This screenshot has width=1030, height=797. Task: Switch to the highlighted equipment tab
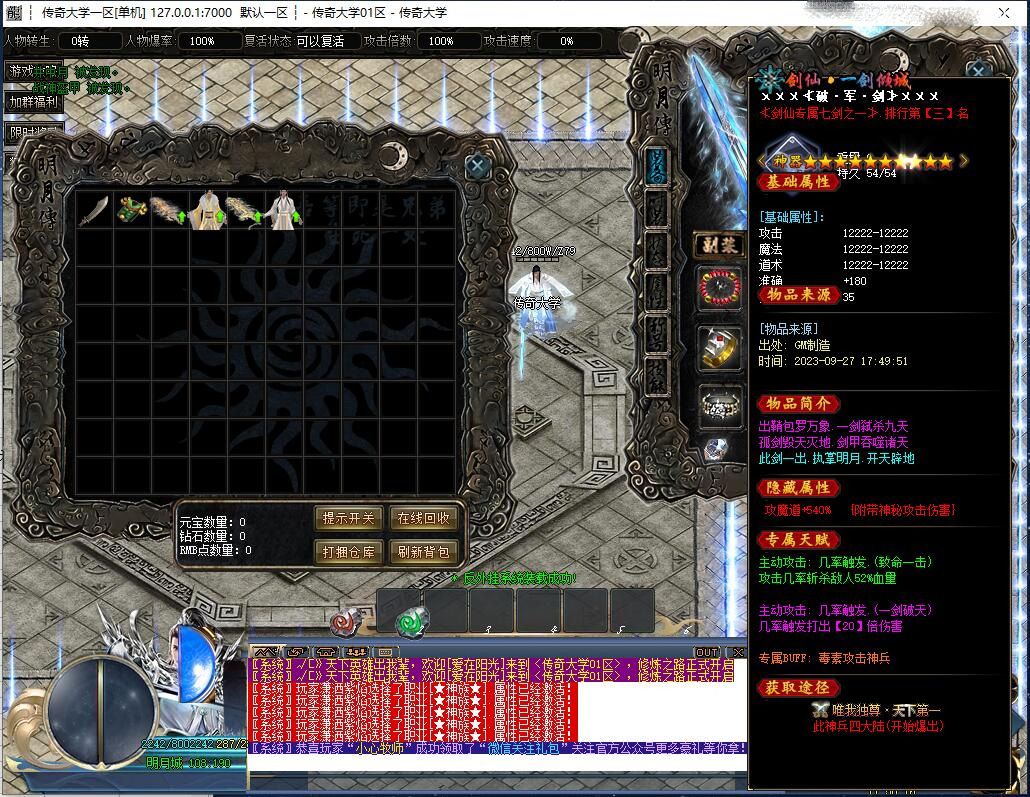coord(656,165)
